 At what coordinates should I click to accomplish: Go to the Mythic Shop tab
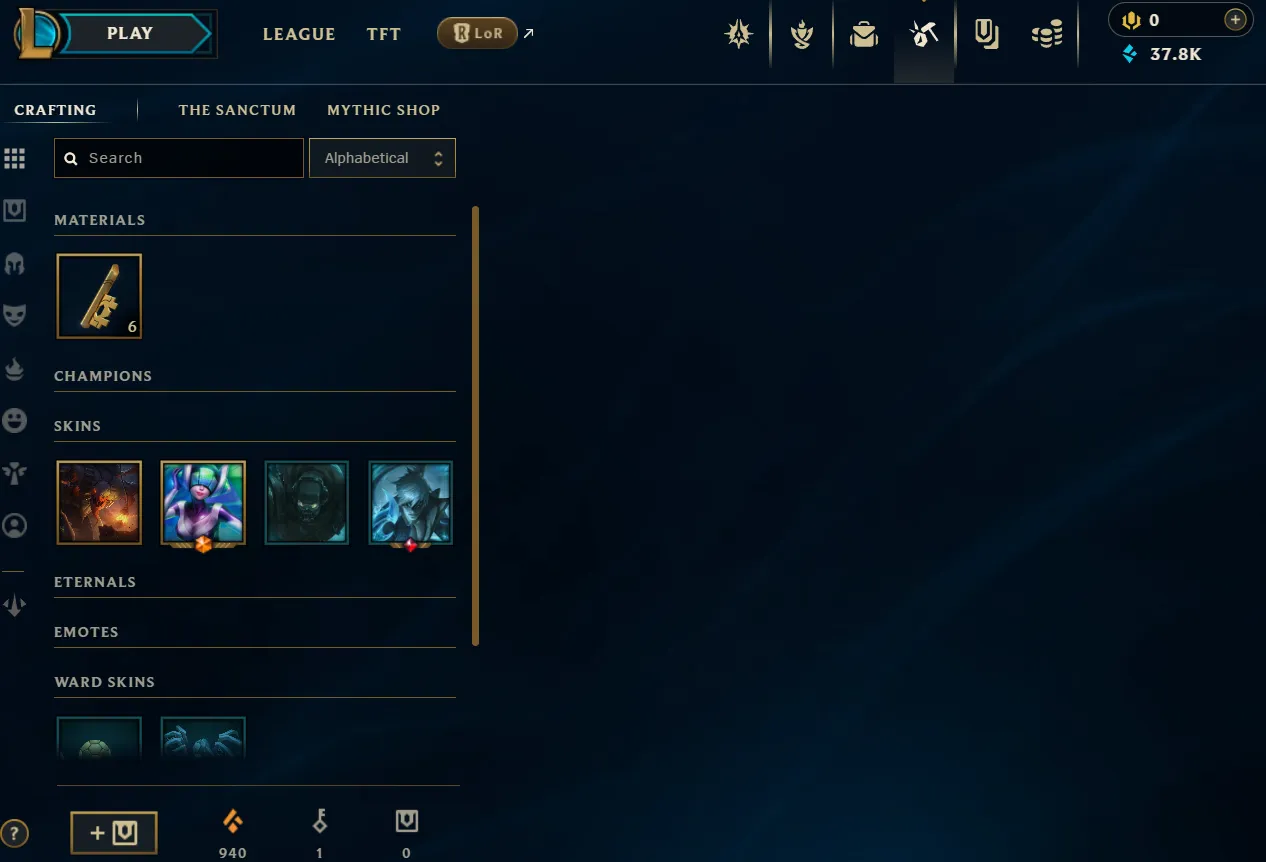(x=383, y=110)
